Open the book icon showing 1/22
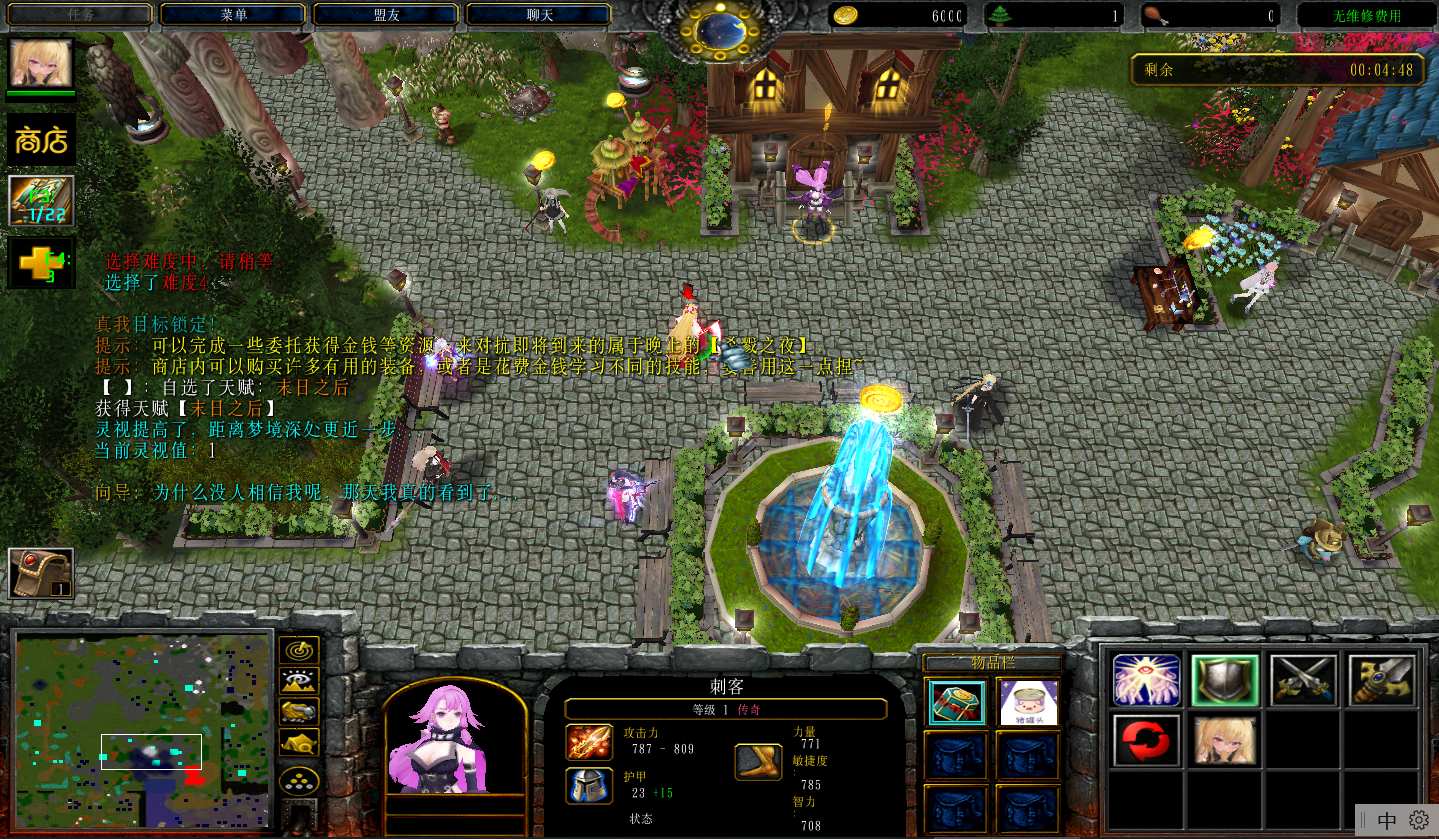 41,201
